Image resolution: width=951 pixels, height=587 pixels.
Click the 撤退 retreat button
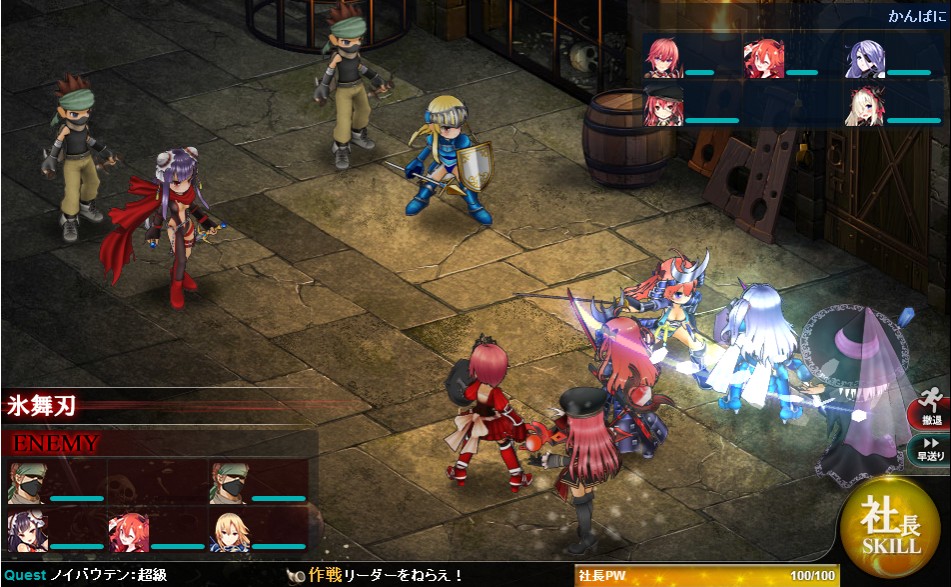[x=930, y=410]
